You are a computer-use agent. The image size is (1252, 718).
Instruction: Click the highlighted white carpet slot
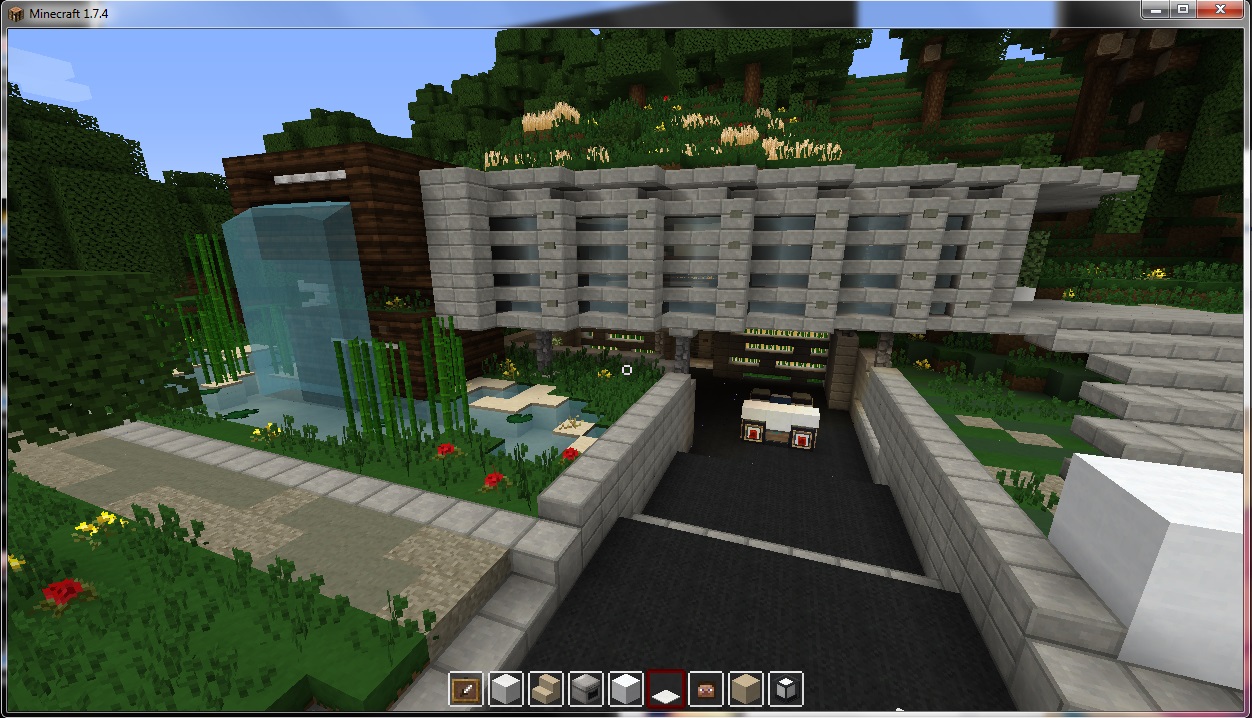666,689
